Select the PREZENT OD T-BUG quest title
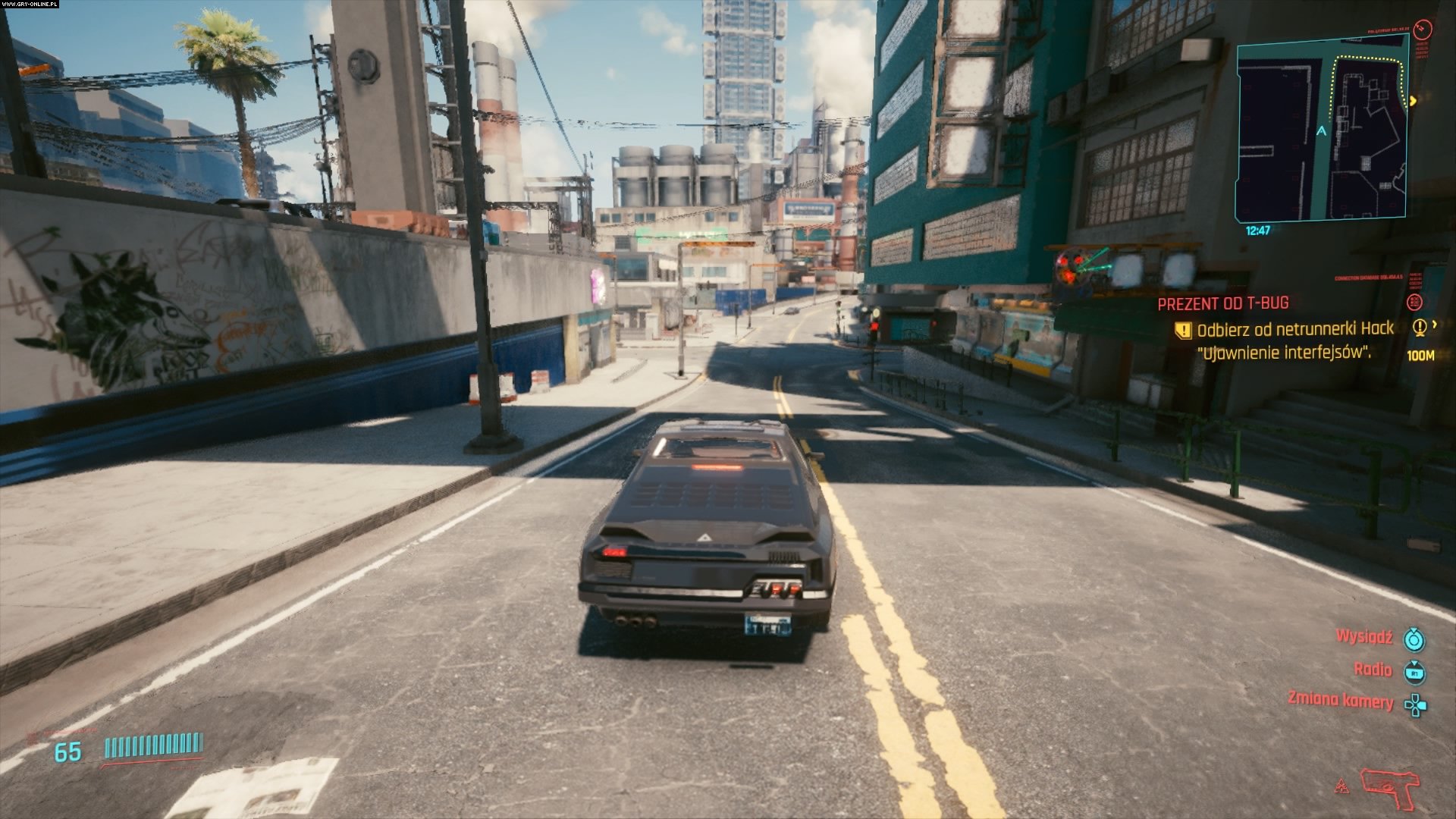Image resolution: width=1456 pixels, height=819 pixels. point(1222,303)
